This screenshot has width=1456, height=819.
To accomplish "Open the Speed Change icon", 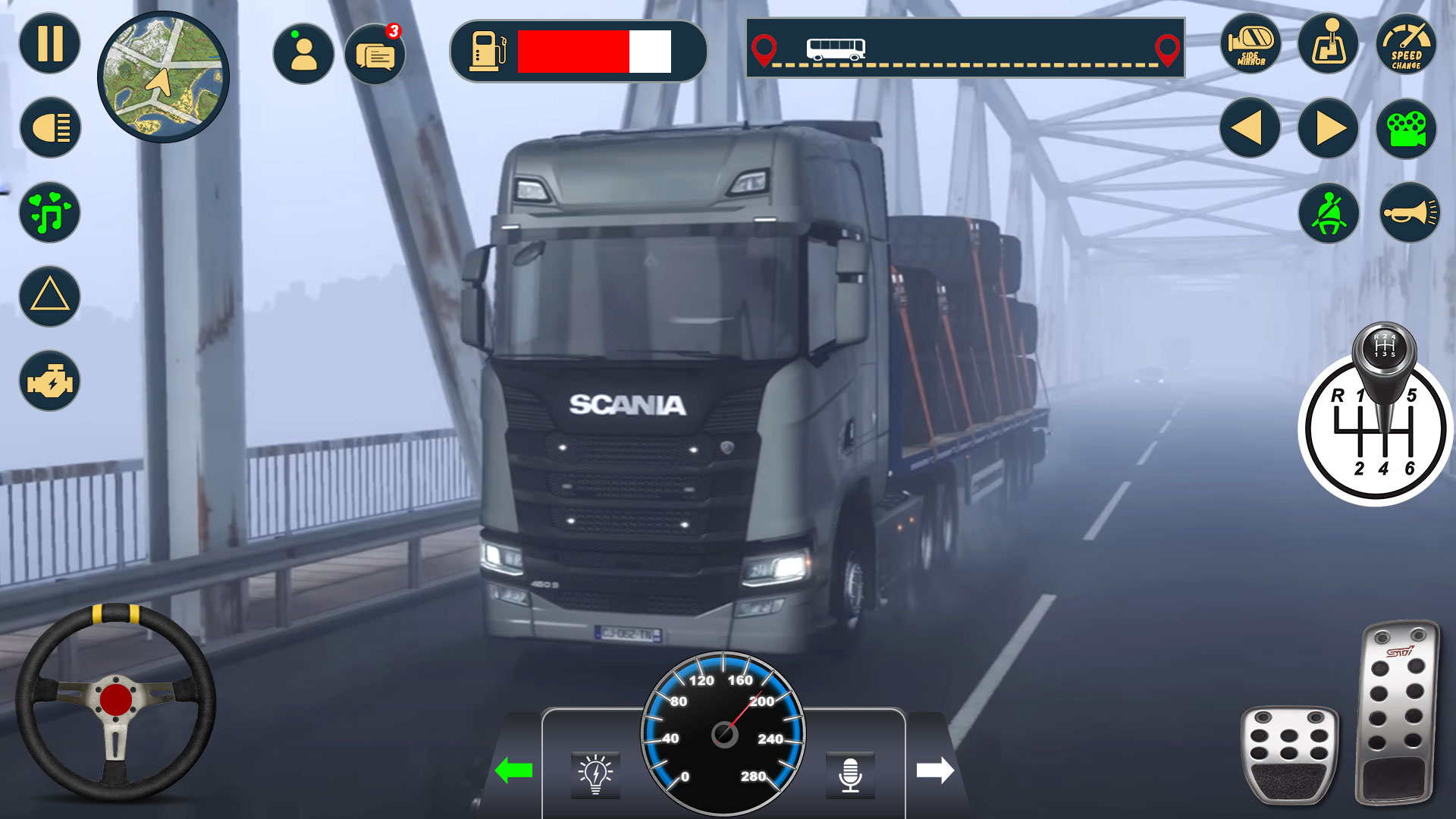I will coord(1407,45).
